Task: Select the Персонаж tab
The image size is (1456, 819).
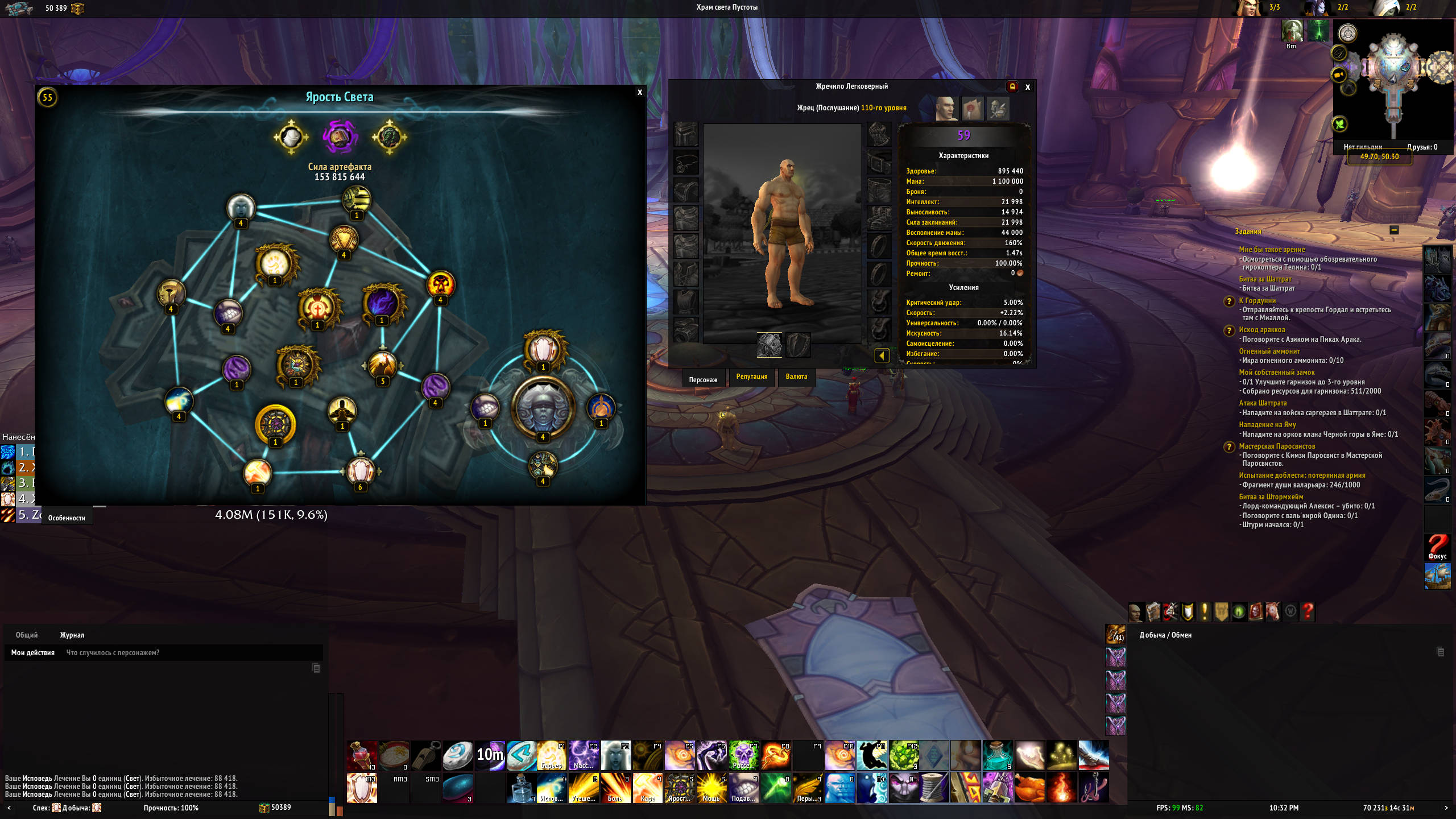Action: tap(703, 380)
